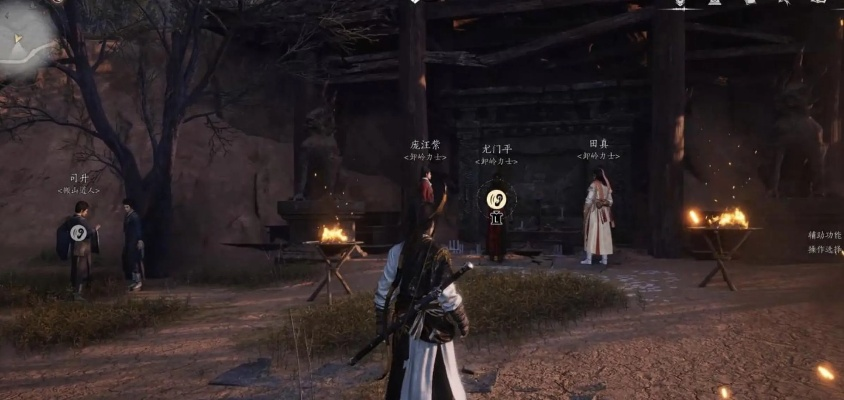
Task: Click the interaction marker on 司升
Action: click(79, 232)
